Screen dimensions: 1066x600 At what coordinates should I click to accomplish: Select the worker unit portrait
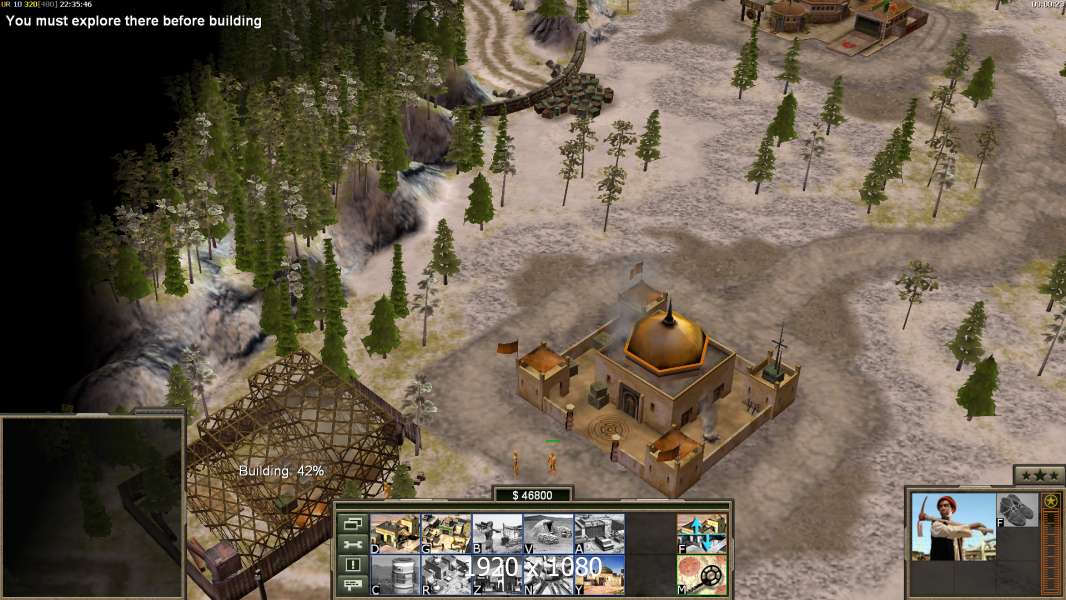coord(954,526)
